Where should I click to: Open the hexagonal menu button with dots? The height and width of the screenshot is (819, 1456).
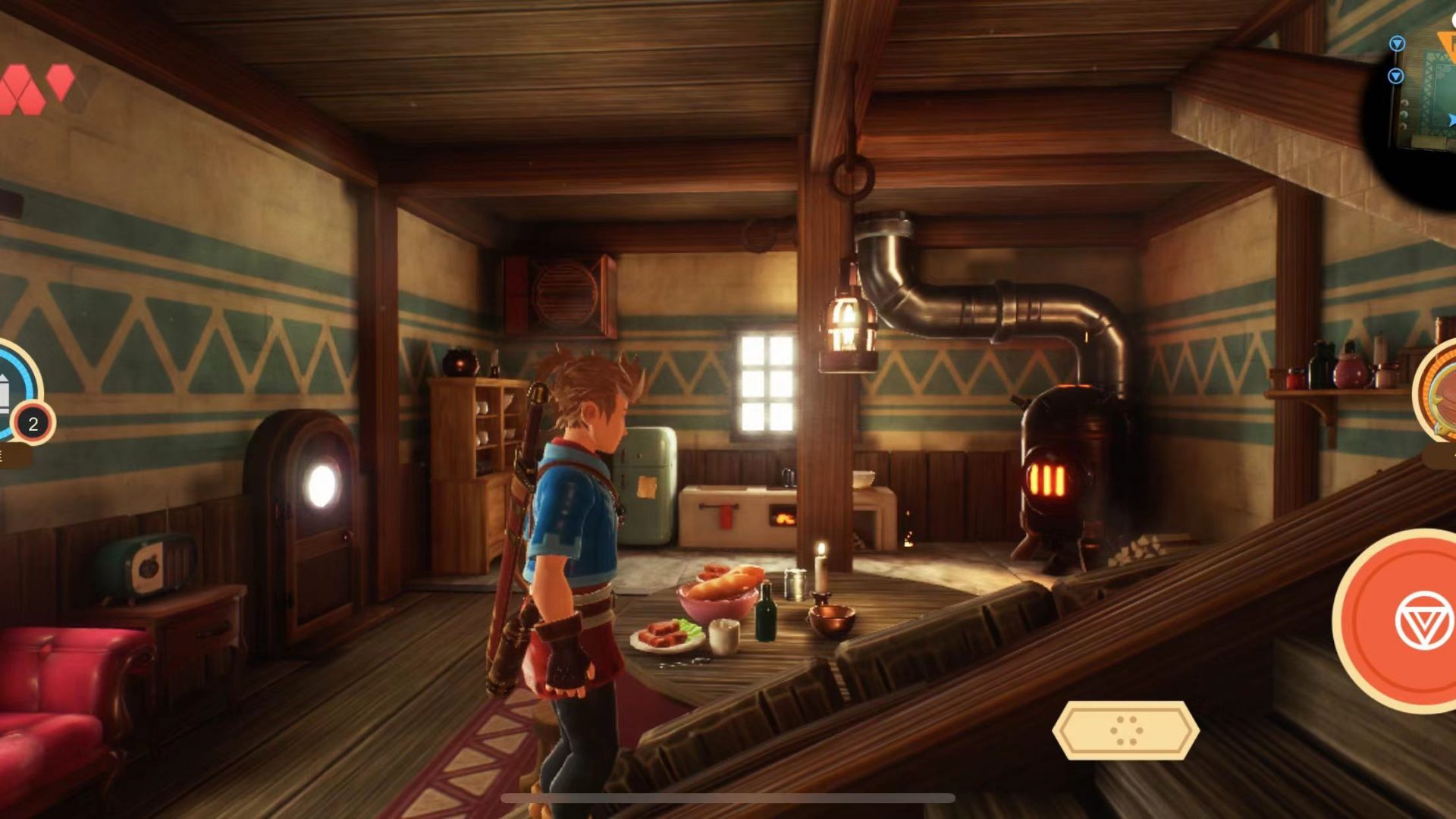pyautogui.click(x=1125, y=730)
